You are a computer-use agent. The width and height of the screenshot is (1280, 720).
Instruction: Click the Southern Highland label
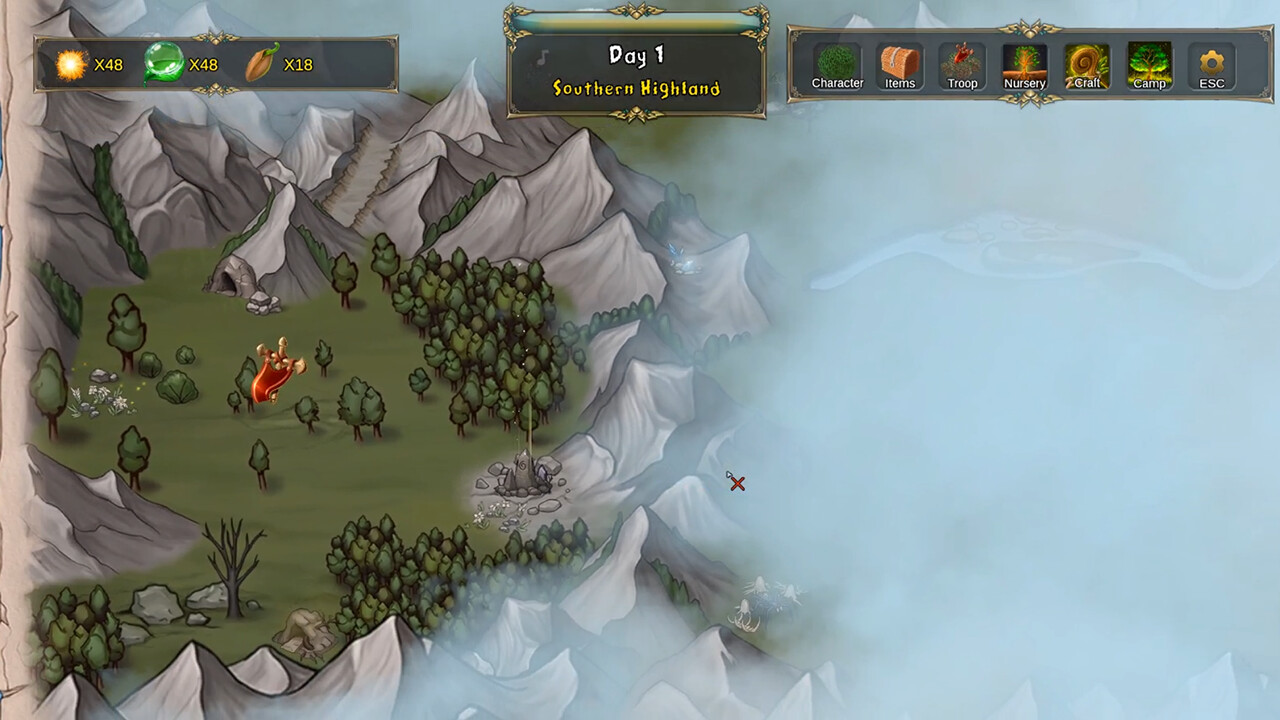click(x=636, y=88)
